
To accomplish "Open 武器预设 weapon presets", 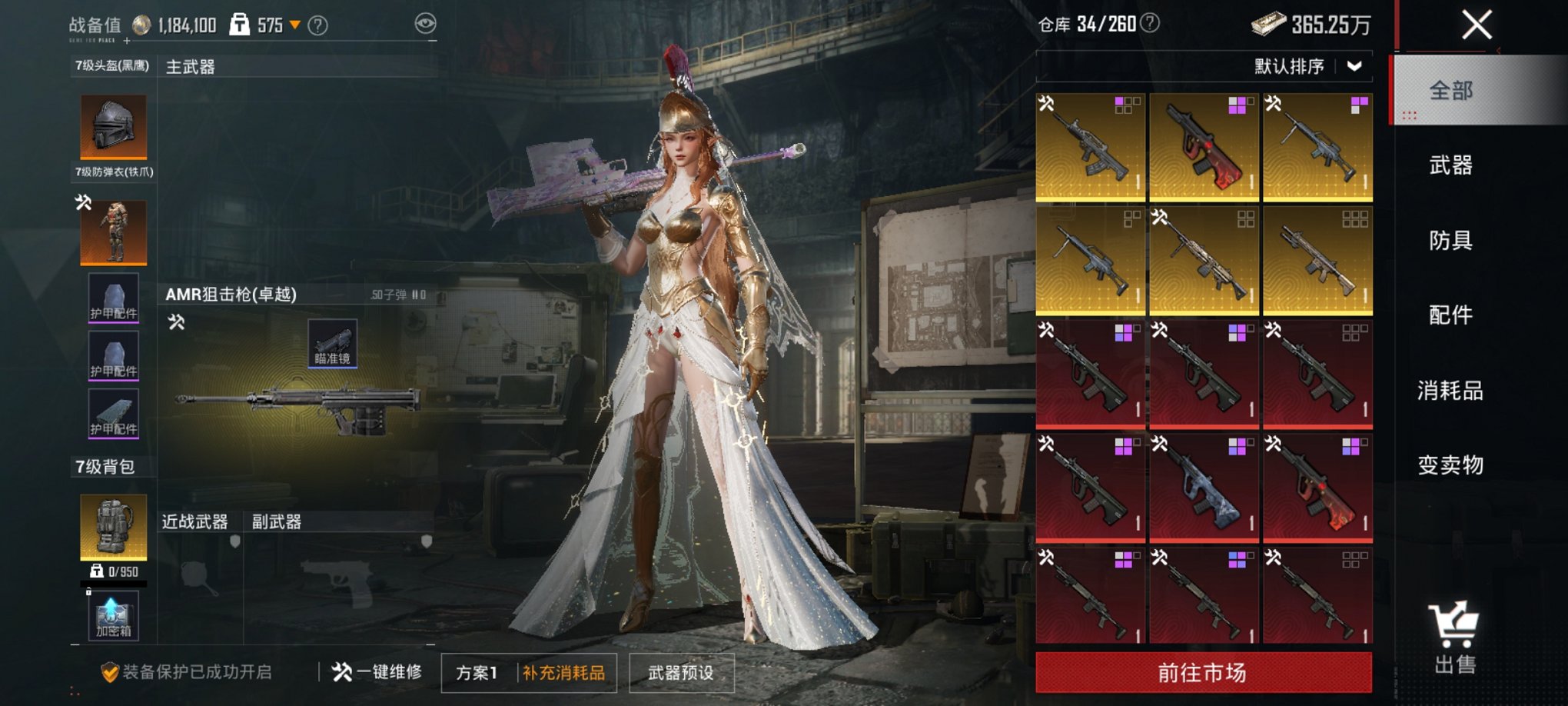I will [681, 673].
